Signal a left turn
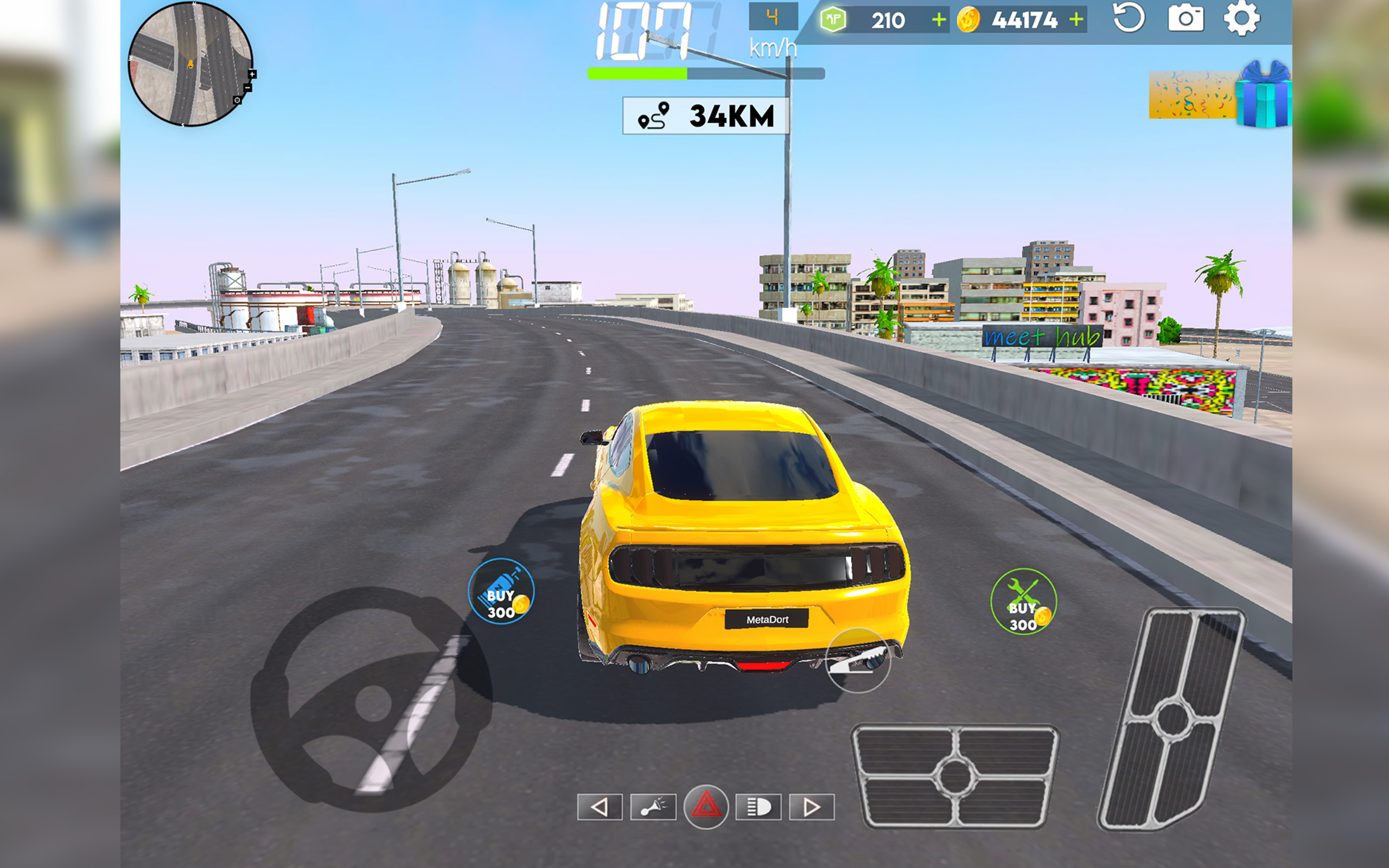Screen dimensions: 1389x868 pyautogui.click(x=600, y=806)
